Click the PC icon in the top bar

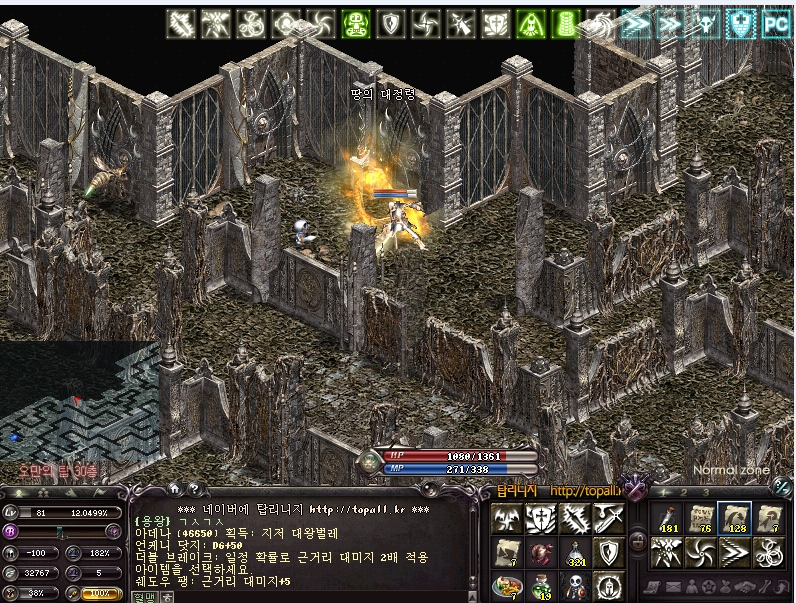click(776, 23)
